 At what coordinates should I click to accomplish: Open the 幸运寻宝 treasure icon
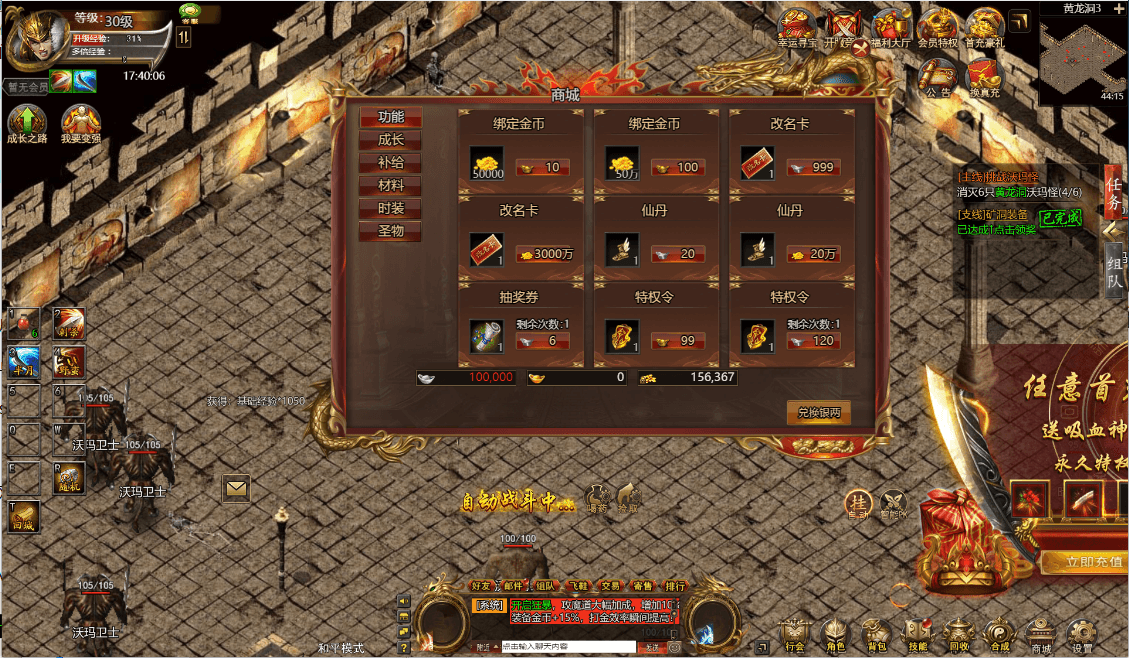pos(797,27)
